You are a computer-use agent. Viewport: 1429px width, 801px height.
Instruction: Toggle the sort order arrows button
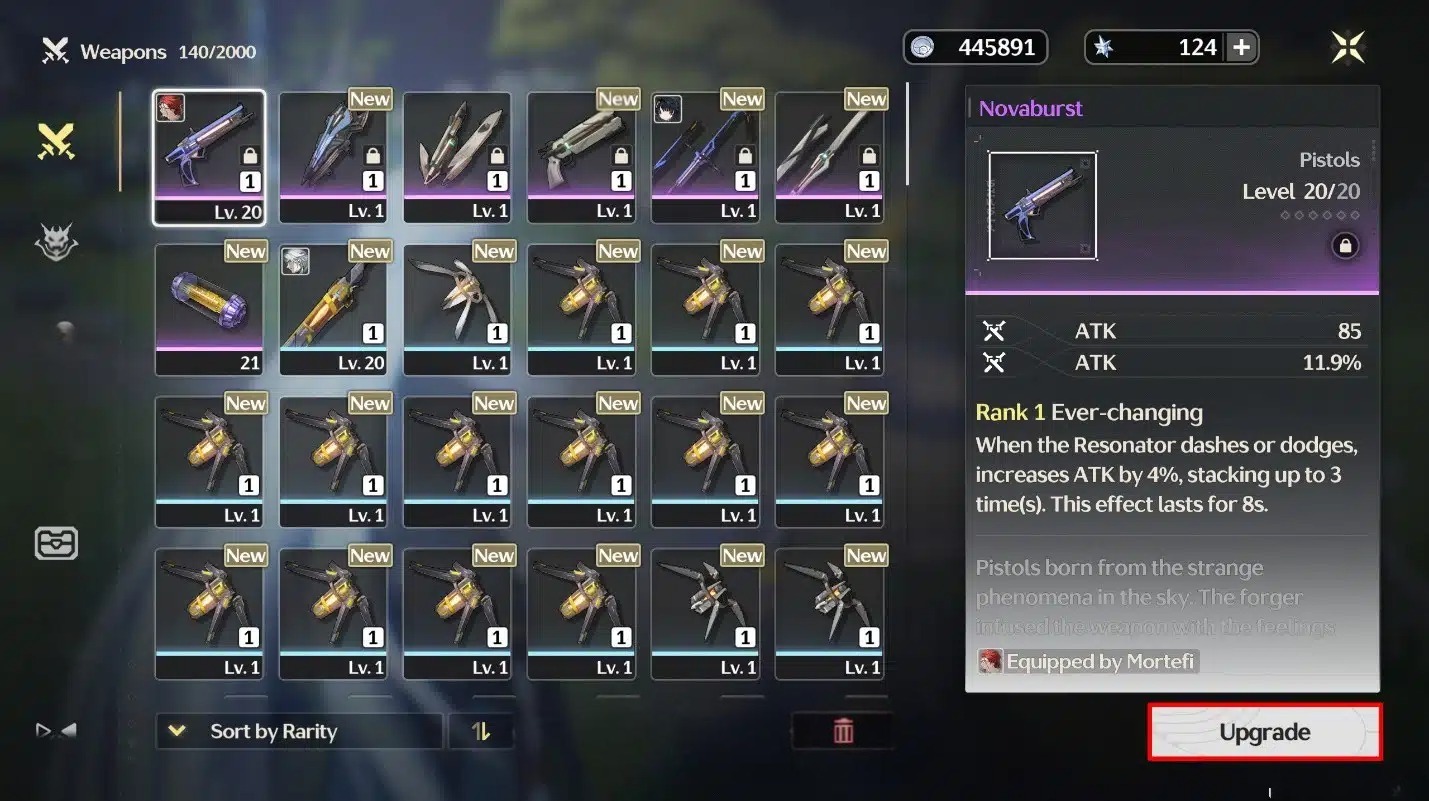pyautogui.click(x=481, y=731)
